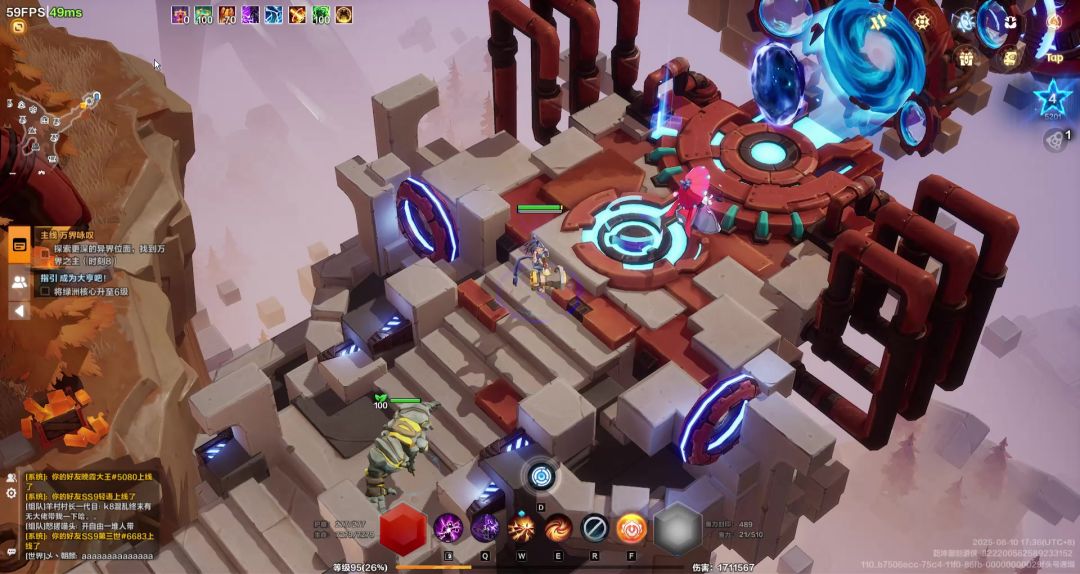Switch to the team members tab
Viewport: 1080px width, 574px height.
(19, 282)
